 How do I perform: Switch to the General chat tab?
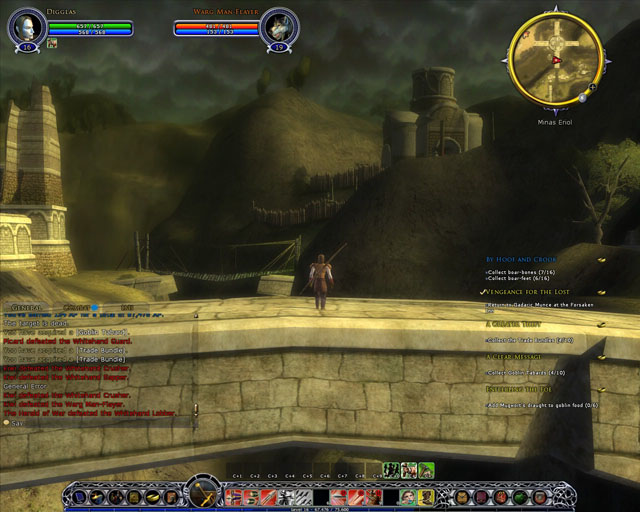(23, 308)
